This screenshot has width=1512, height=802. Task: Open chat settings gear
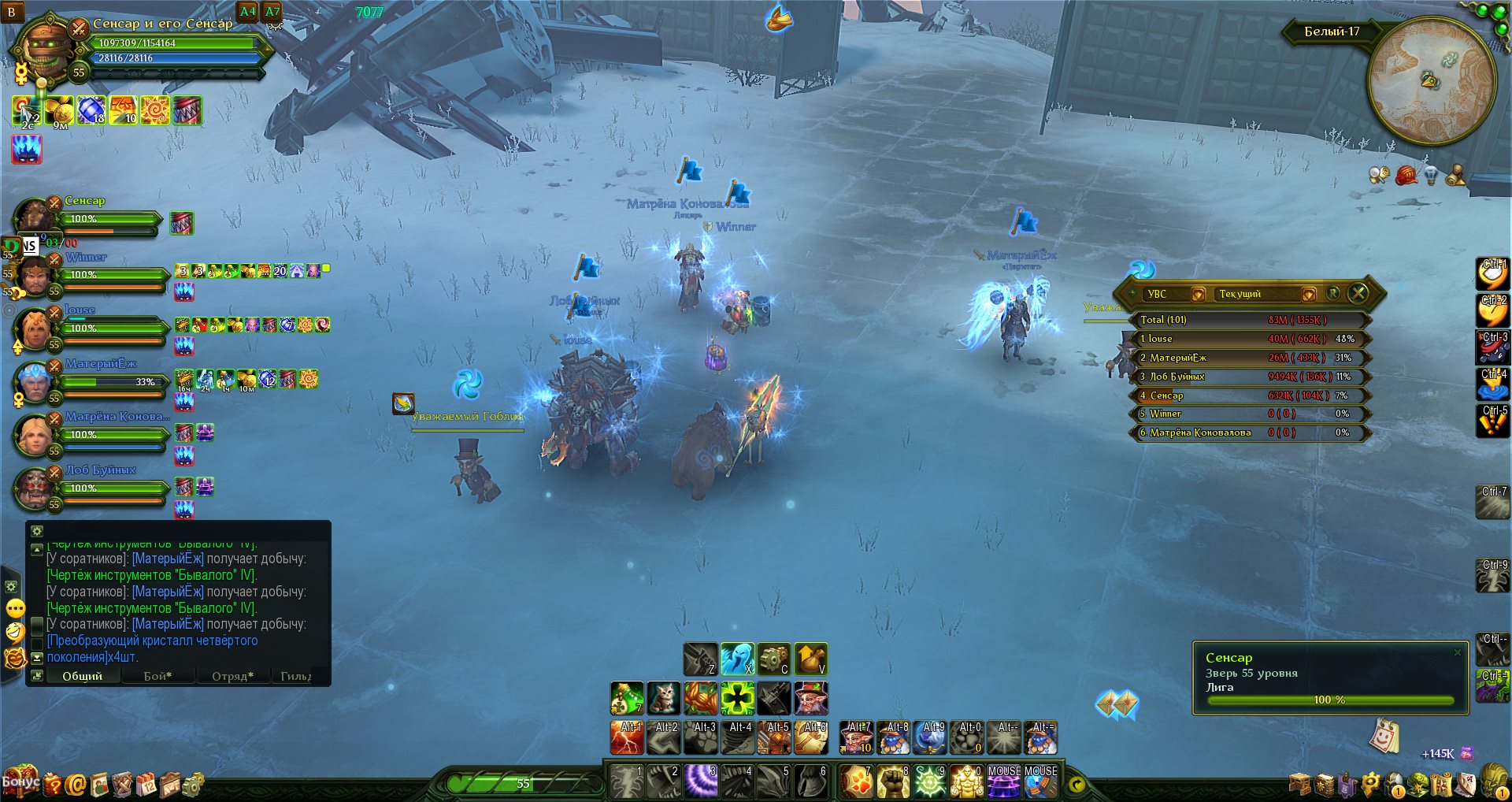(37, 531)
